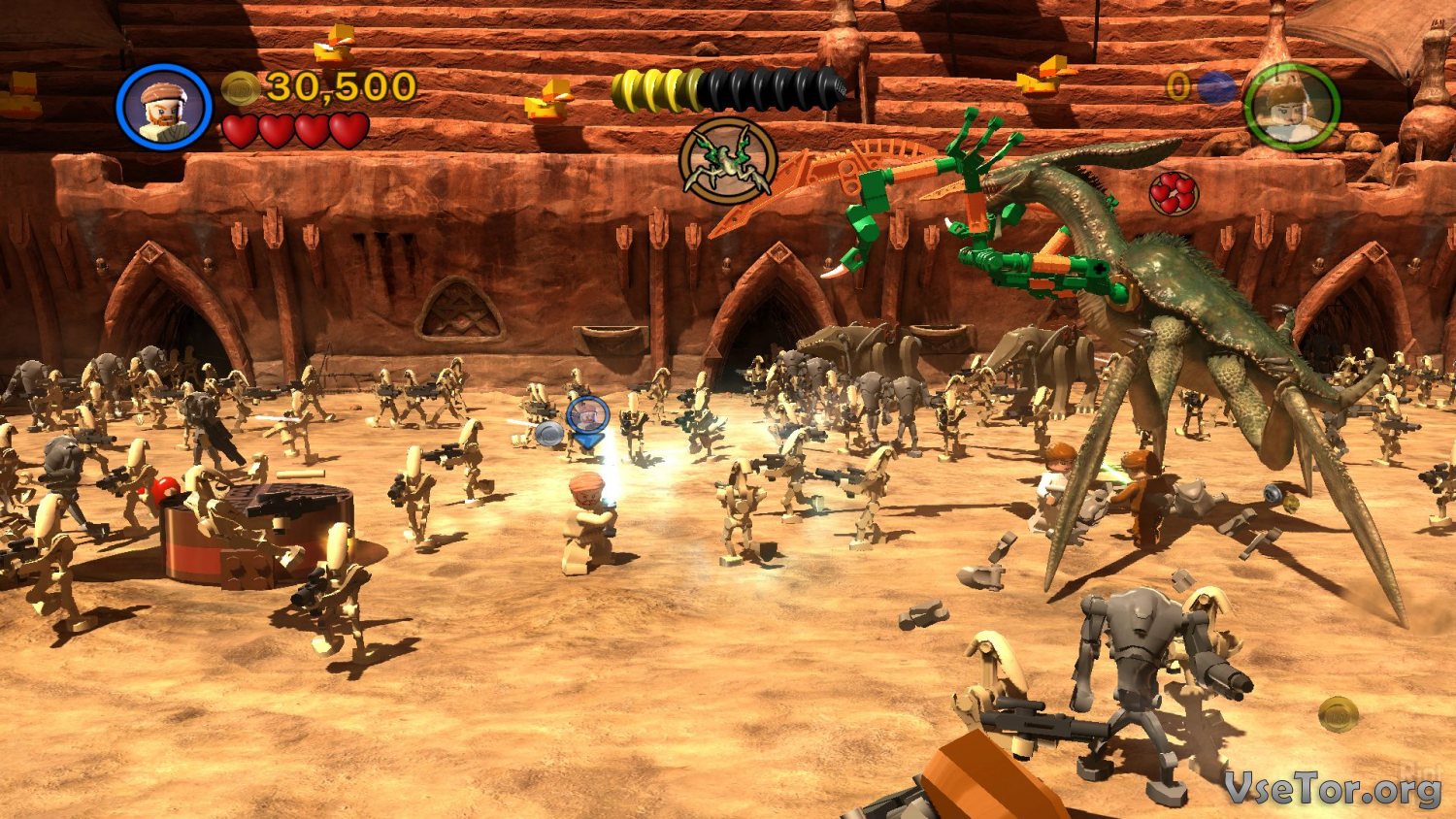1456x819 pixels.
Task: Open the VseTor.org watermark link
Action: [1332, 787]
